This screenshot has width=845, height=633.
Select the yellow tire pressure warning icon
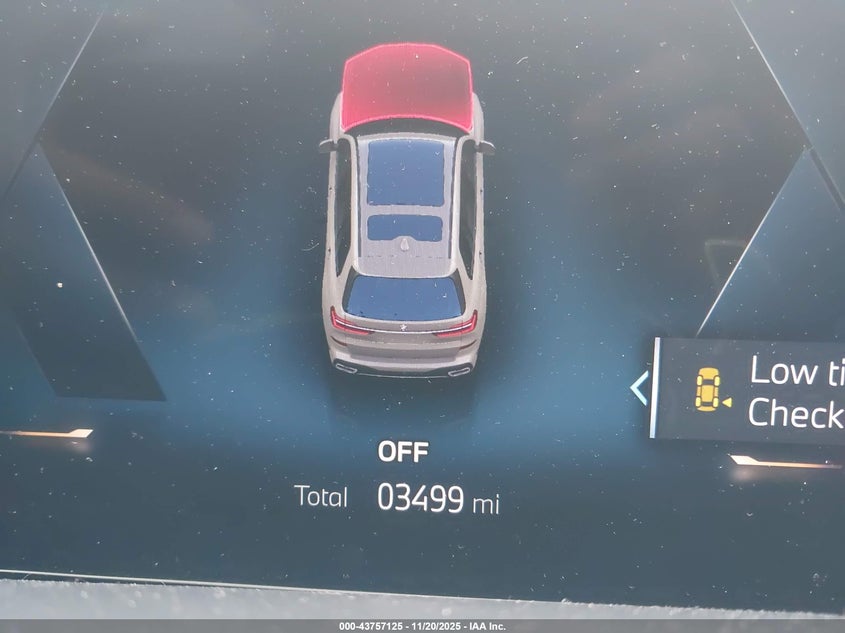click(710, 389)
